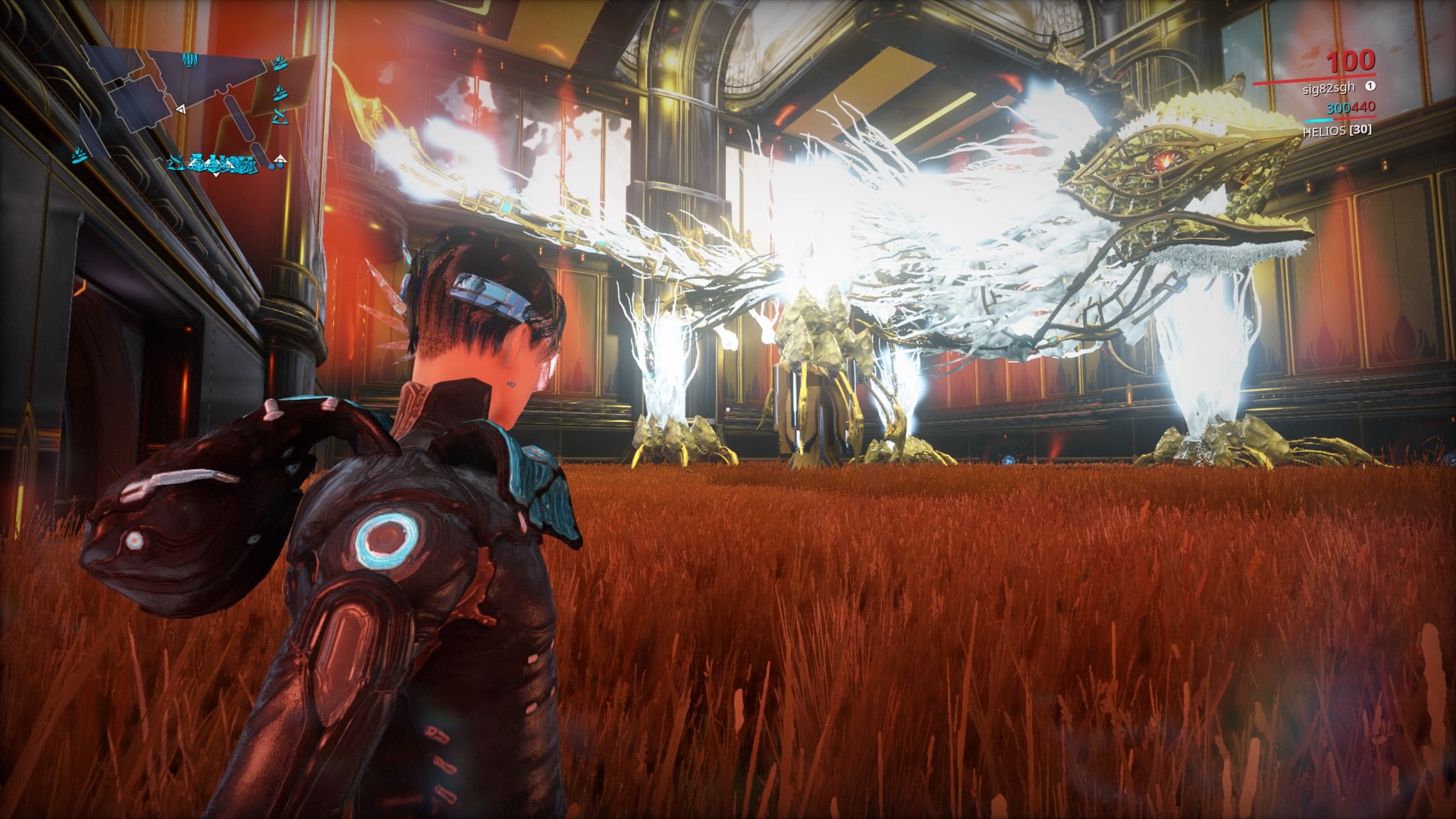Select the claw-shaped marker atop the minimap

tap(190, 58)
